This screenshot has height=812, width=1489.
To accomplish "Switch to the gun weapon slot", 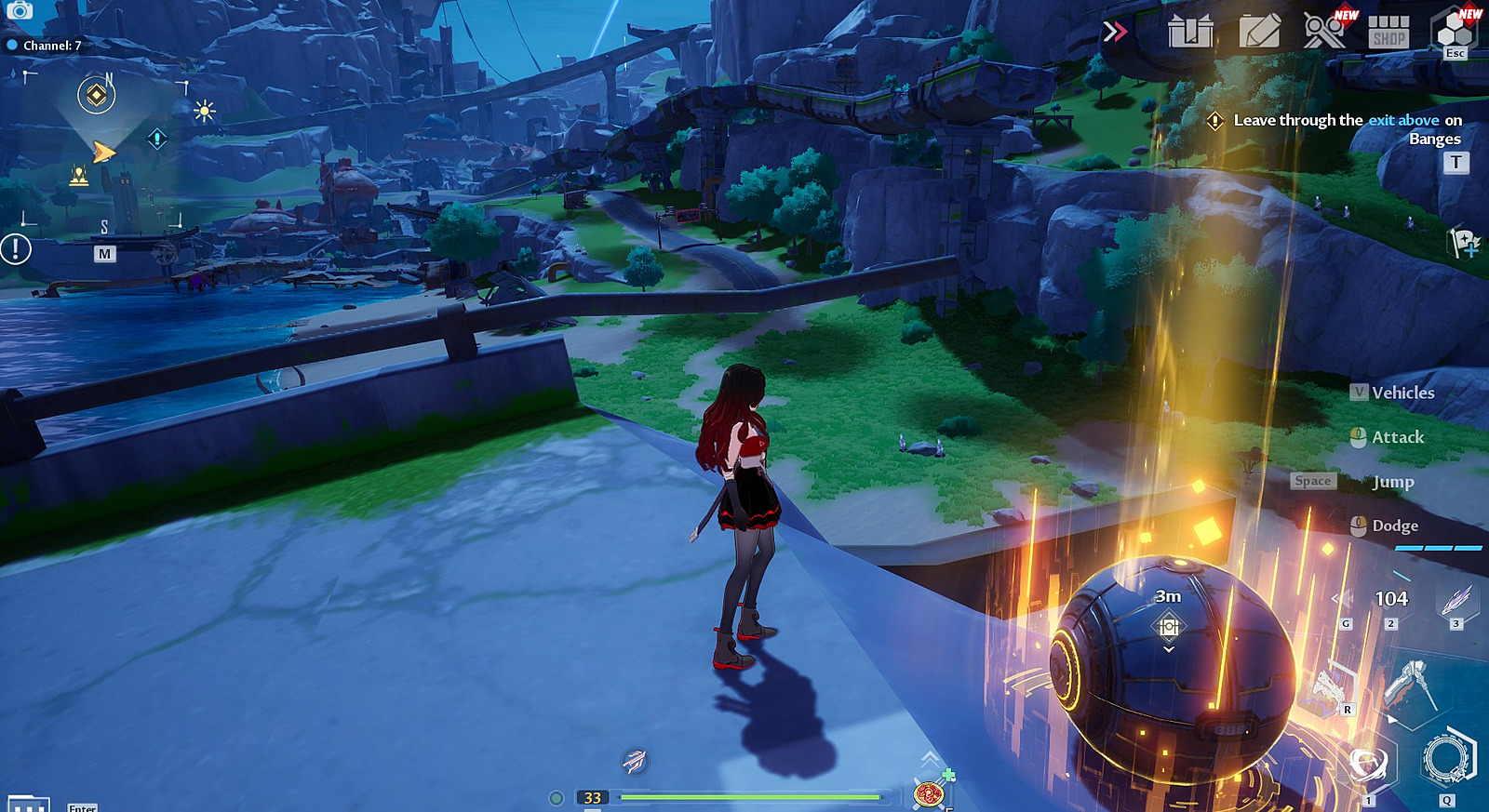I will [x=1328, y=689].
